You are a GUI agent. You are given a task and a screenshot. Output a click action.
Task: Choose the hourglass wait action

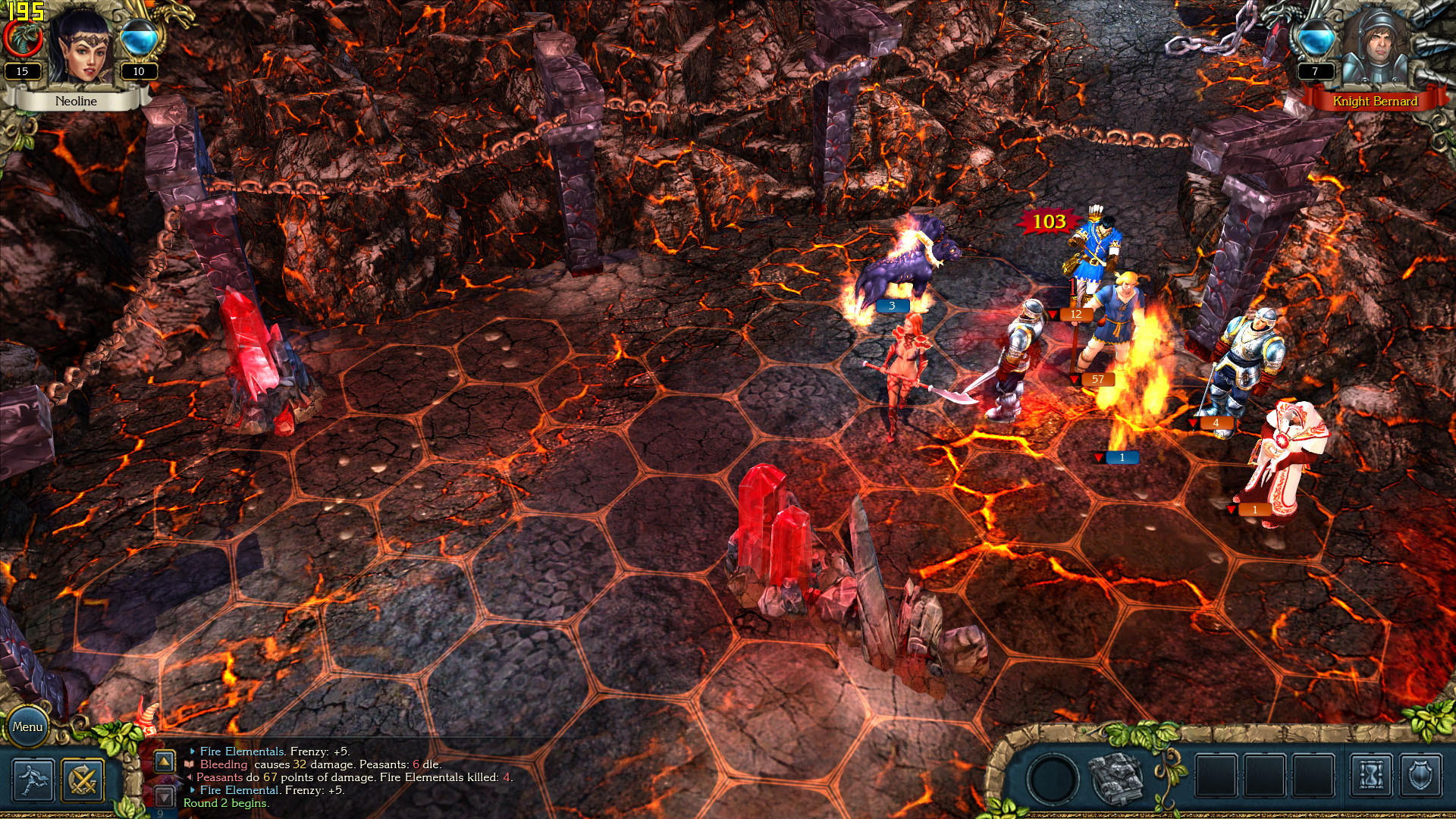1371,777
